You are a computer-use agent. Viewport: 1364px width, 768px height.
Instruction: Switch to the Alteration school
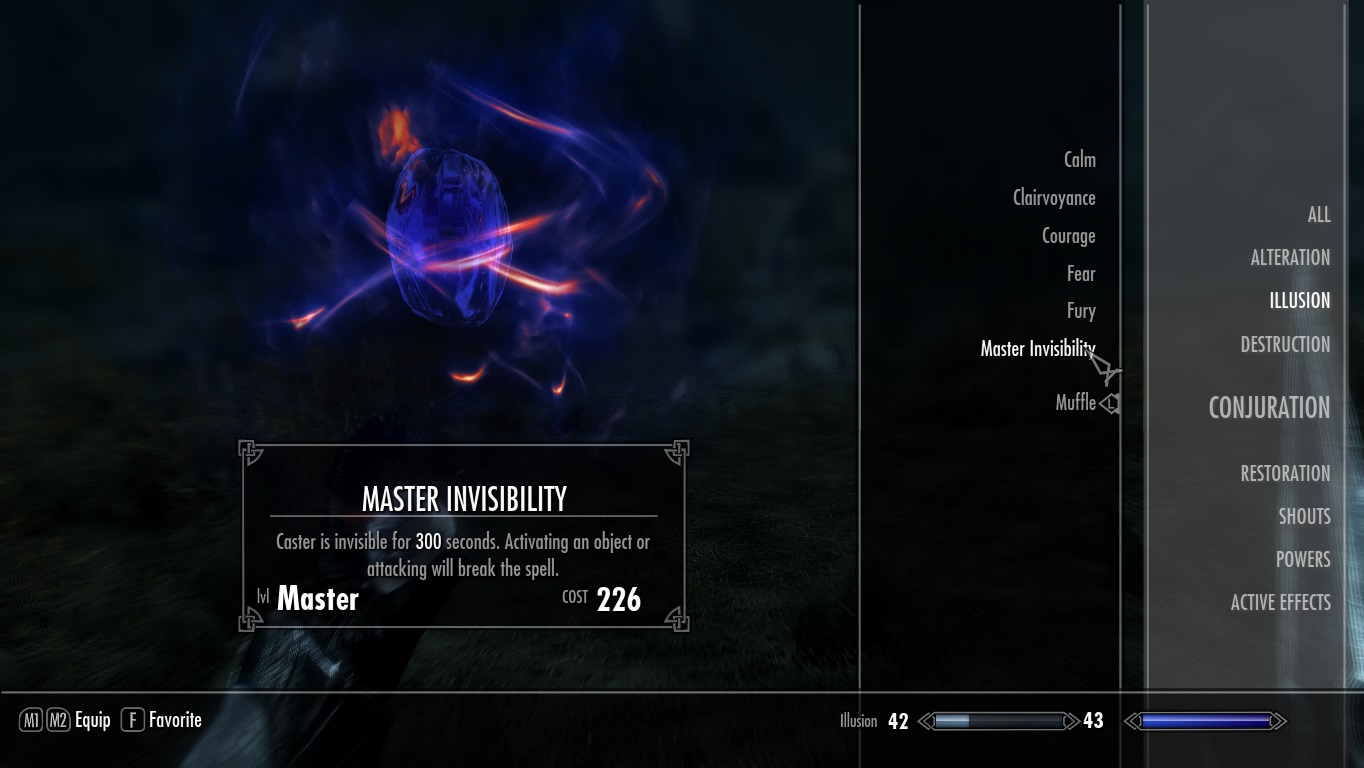click(1290, 258)
